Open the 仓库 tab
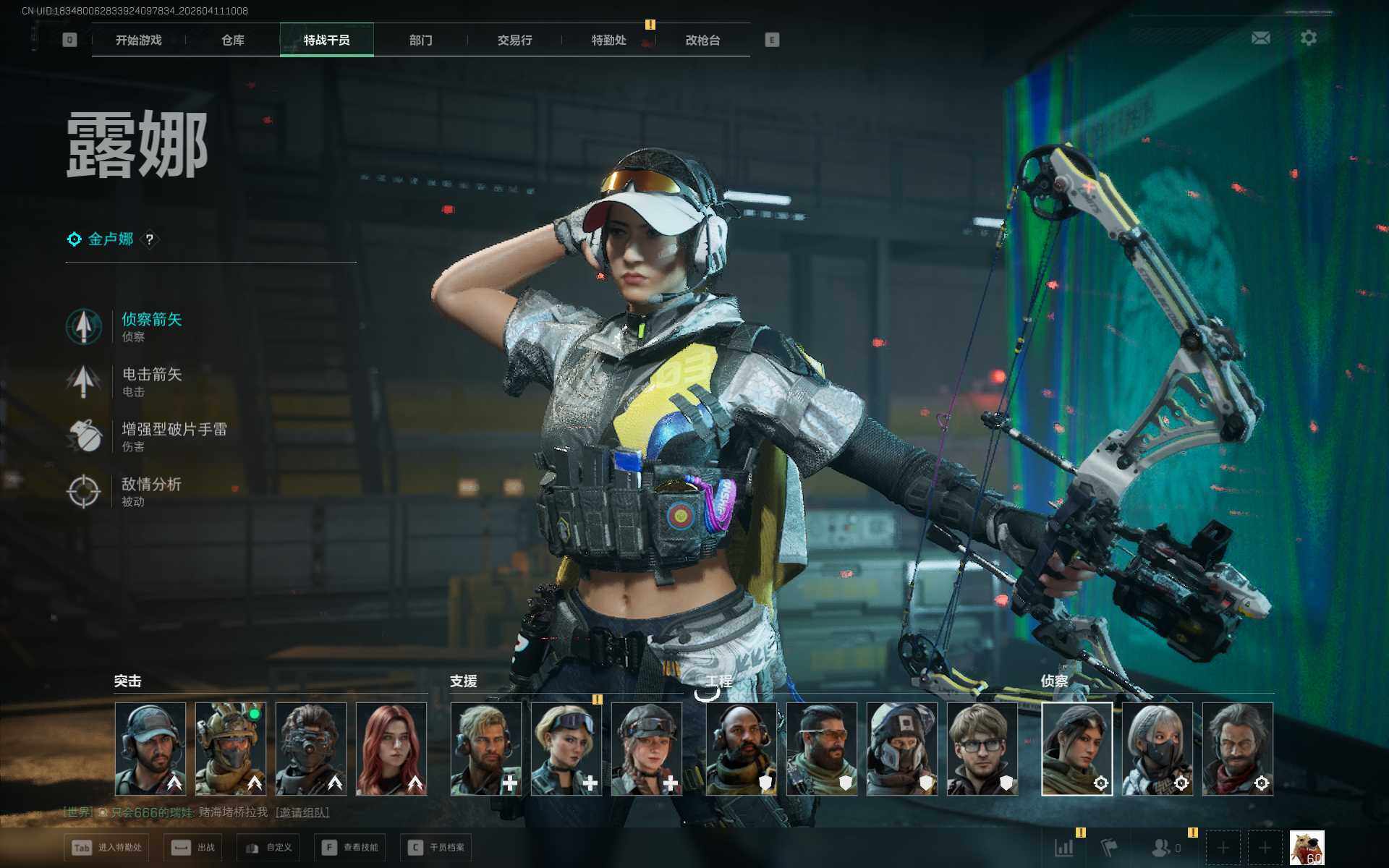This screenshot has width=1389, height=868. pyautogui.click(x=232, y=41)
